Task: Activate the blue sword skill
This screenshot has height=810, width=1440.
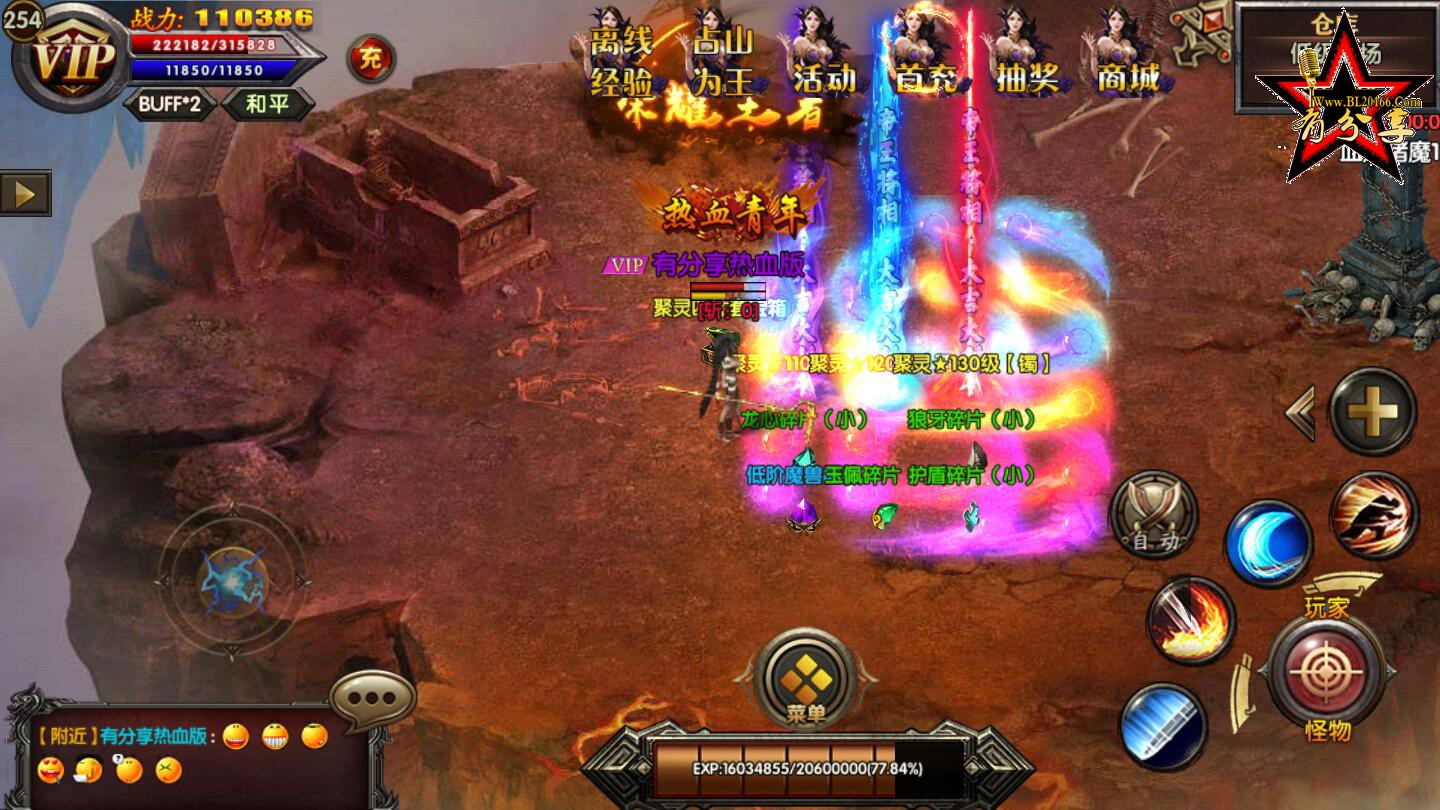Action: pos(1163,727)
